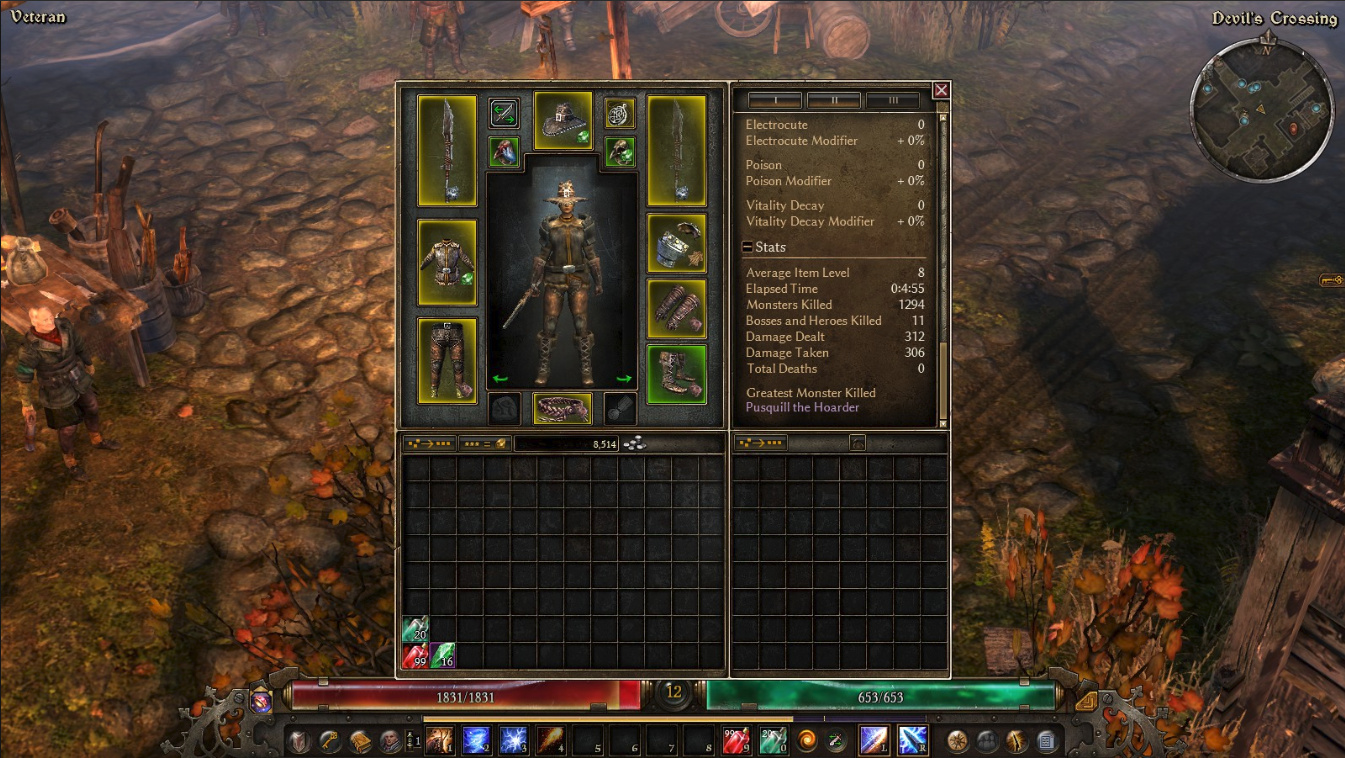The image size is (1345, 758).
Task: Select the equipped chest armor slot
Action: (x=447, y=262)
